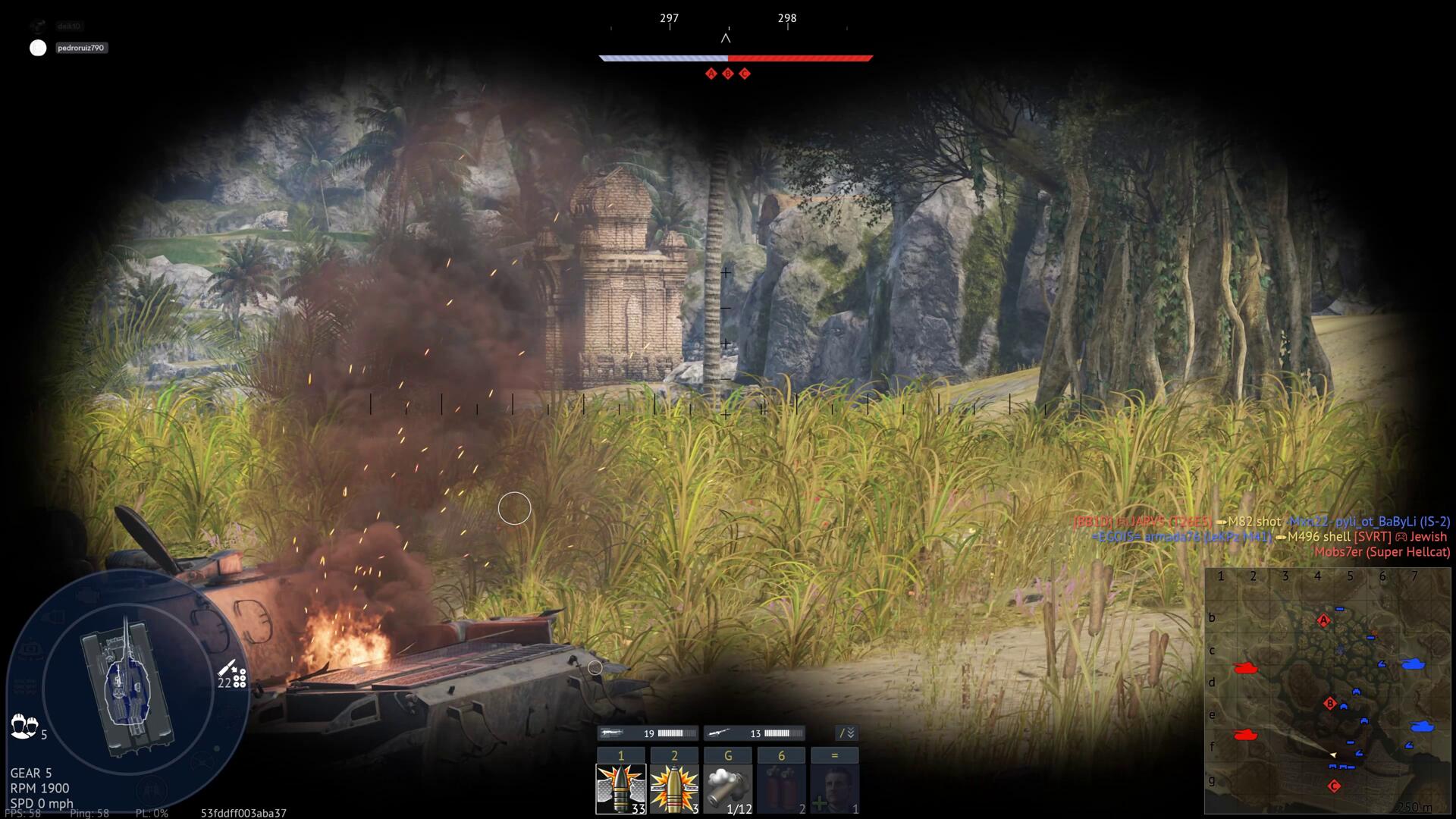Viewport: 1456px width, 819px height.
Task: Select the machine gun with 13 rounds
Action: click(x=755, y=733)
